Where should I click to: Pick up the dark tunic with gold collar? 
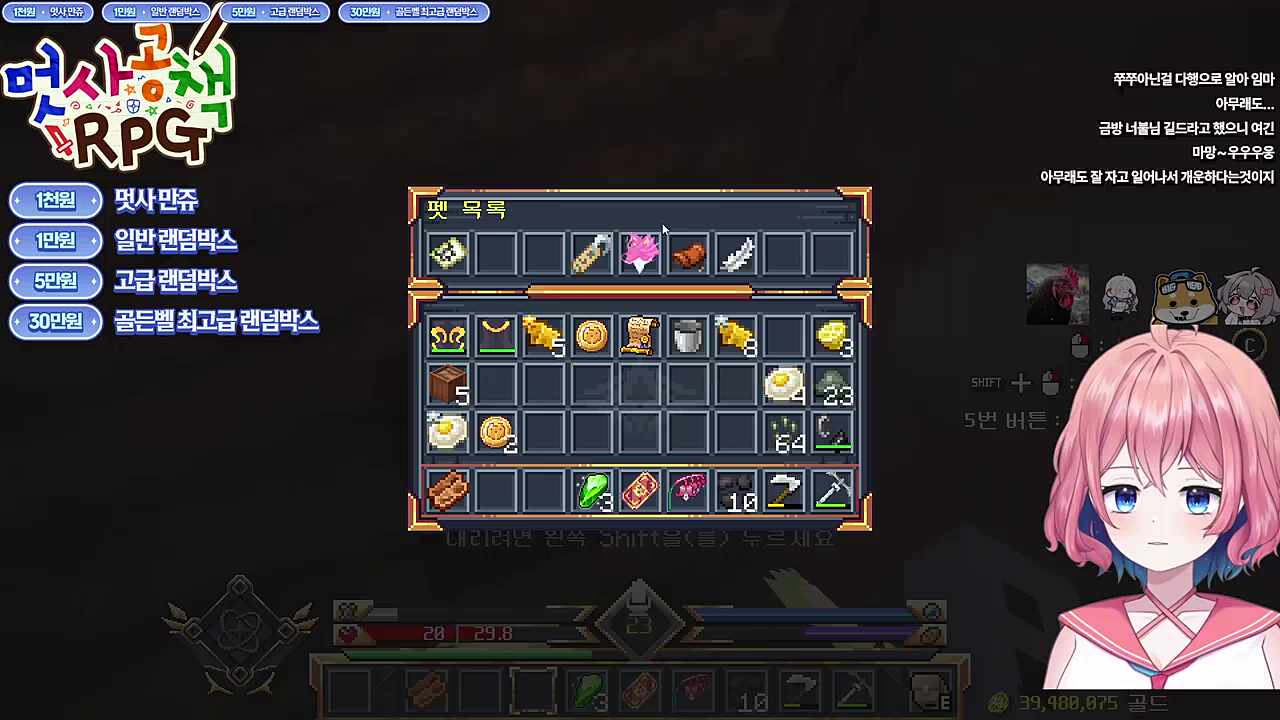tap(495, 337)
